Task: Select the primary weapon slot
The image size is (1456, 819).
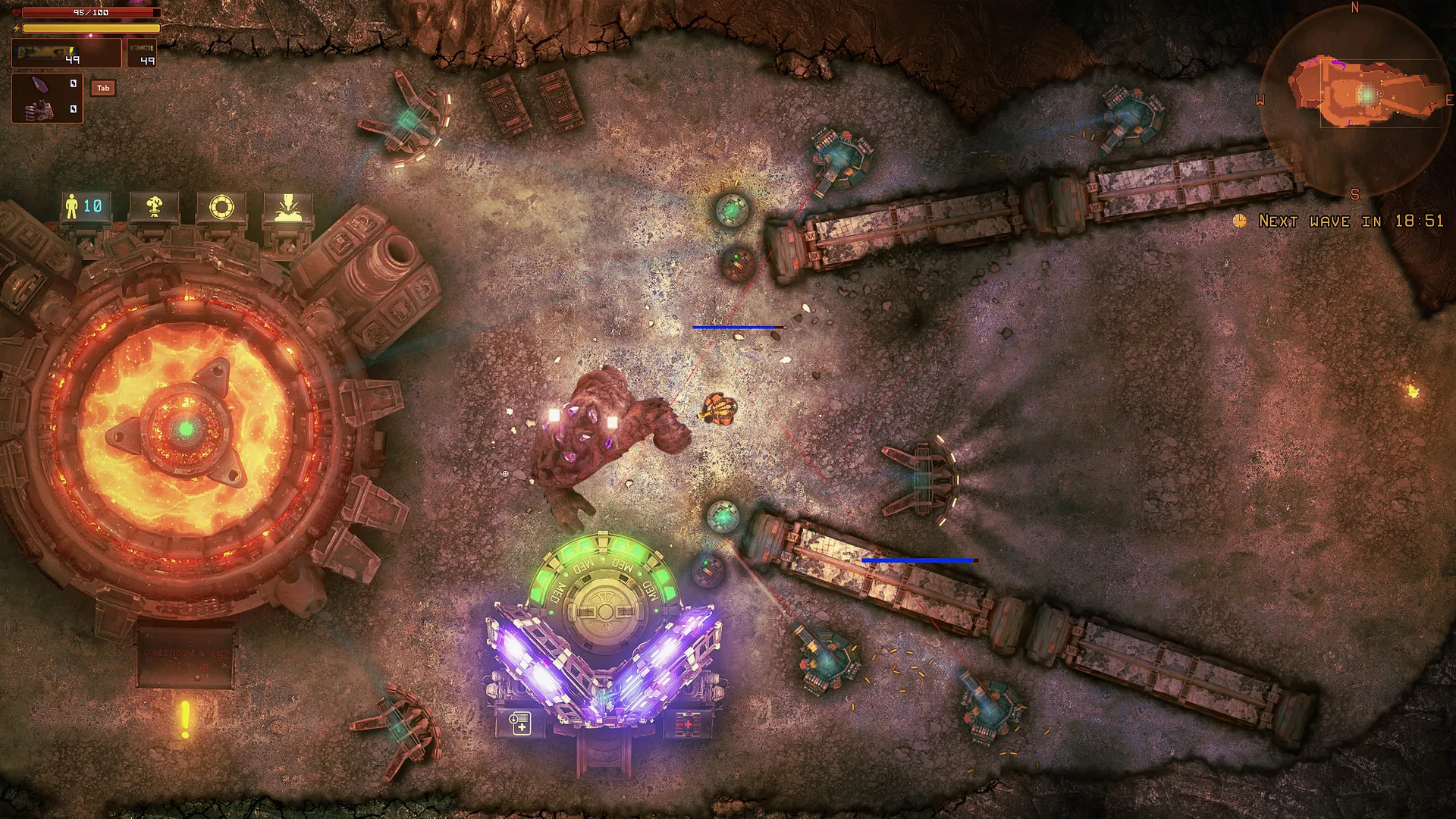Action: coord(66,54)
